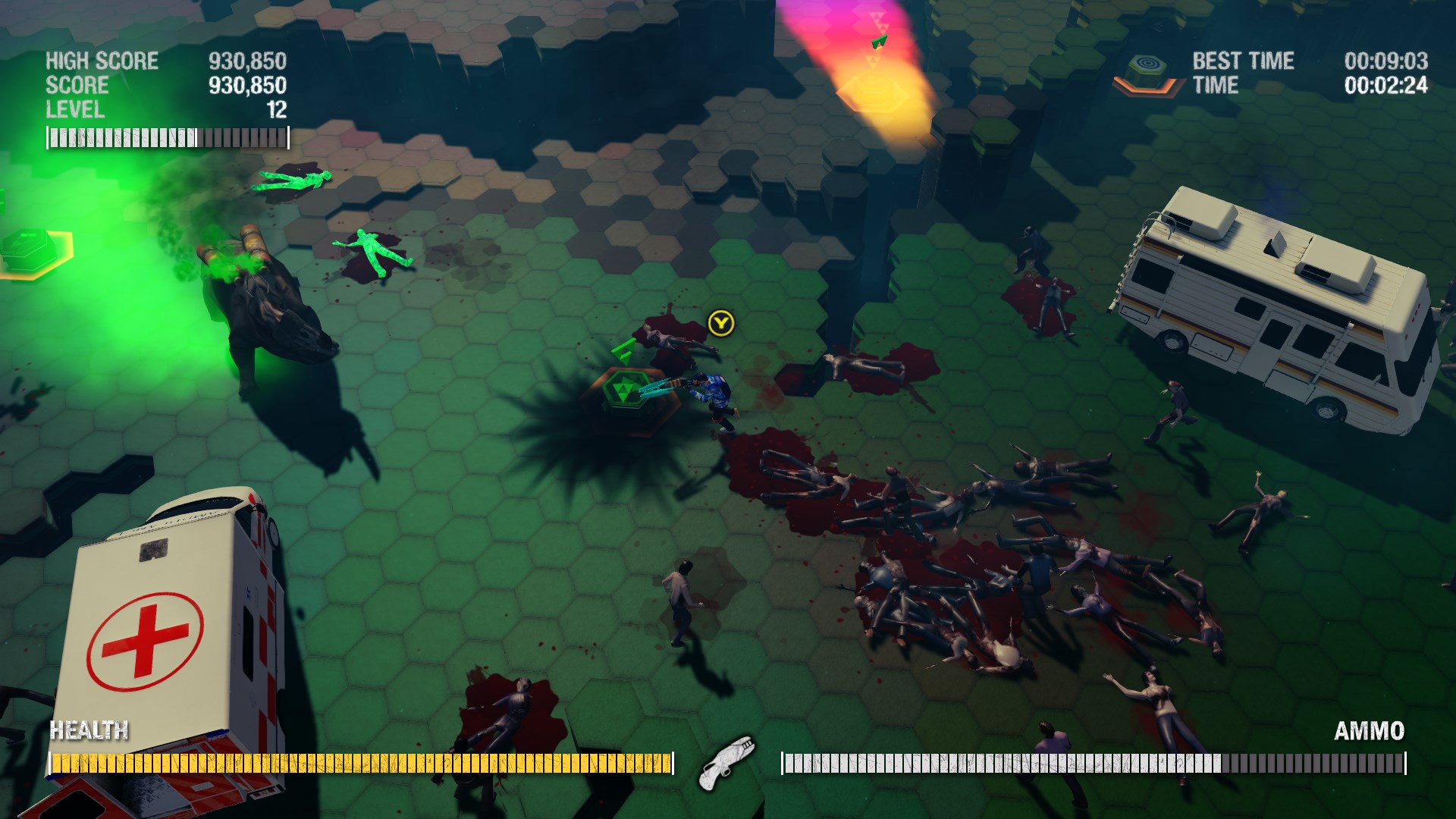Click the HIGH SCORE label
The image size is (1456, 819).
pos(101,61)
